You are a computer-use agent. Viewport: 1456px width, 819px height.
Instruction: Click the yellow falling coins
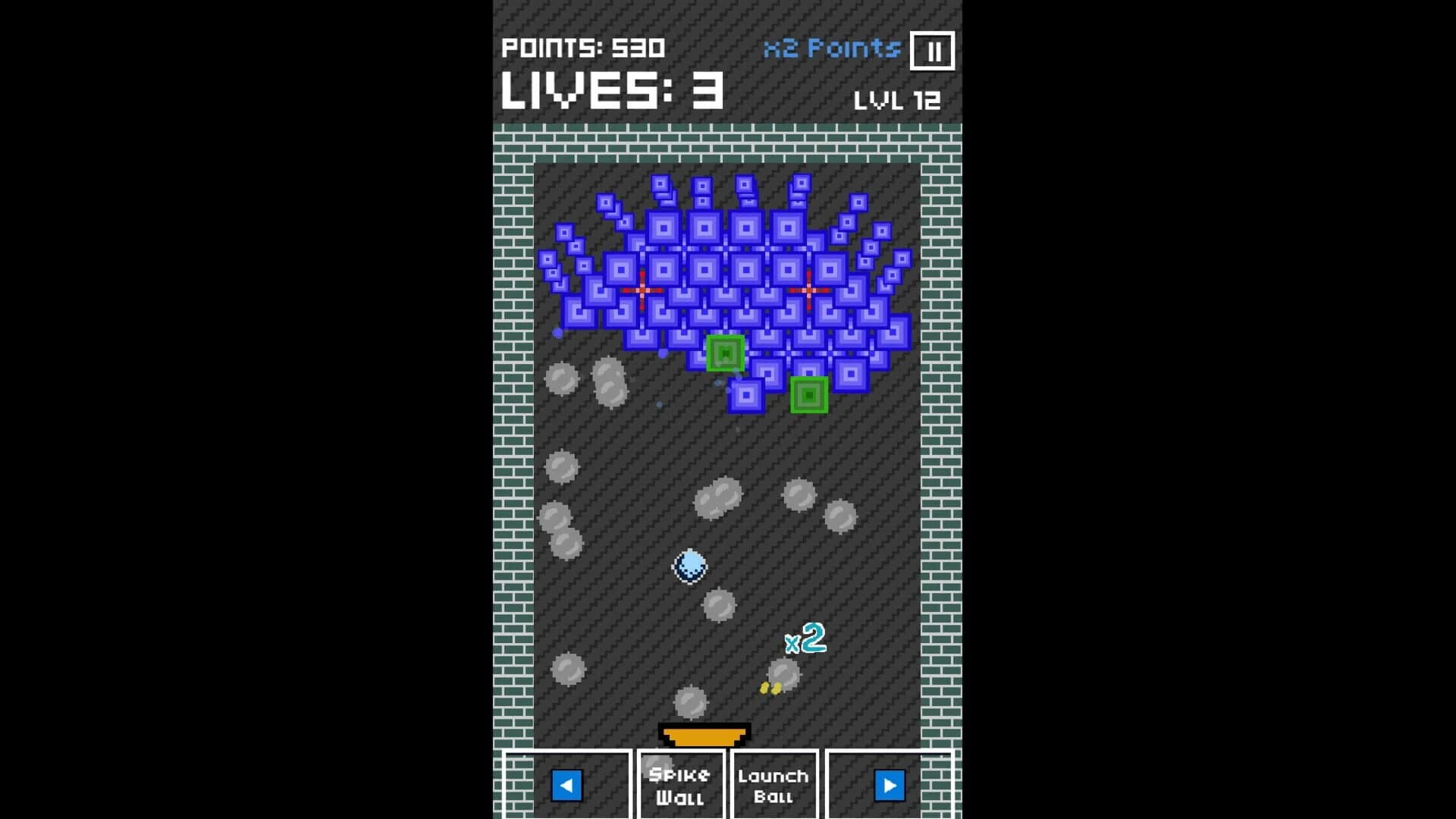click(x=768, y=686)
